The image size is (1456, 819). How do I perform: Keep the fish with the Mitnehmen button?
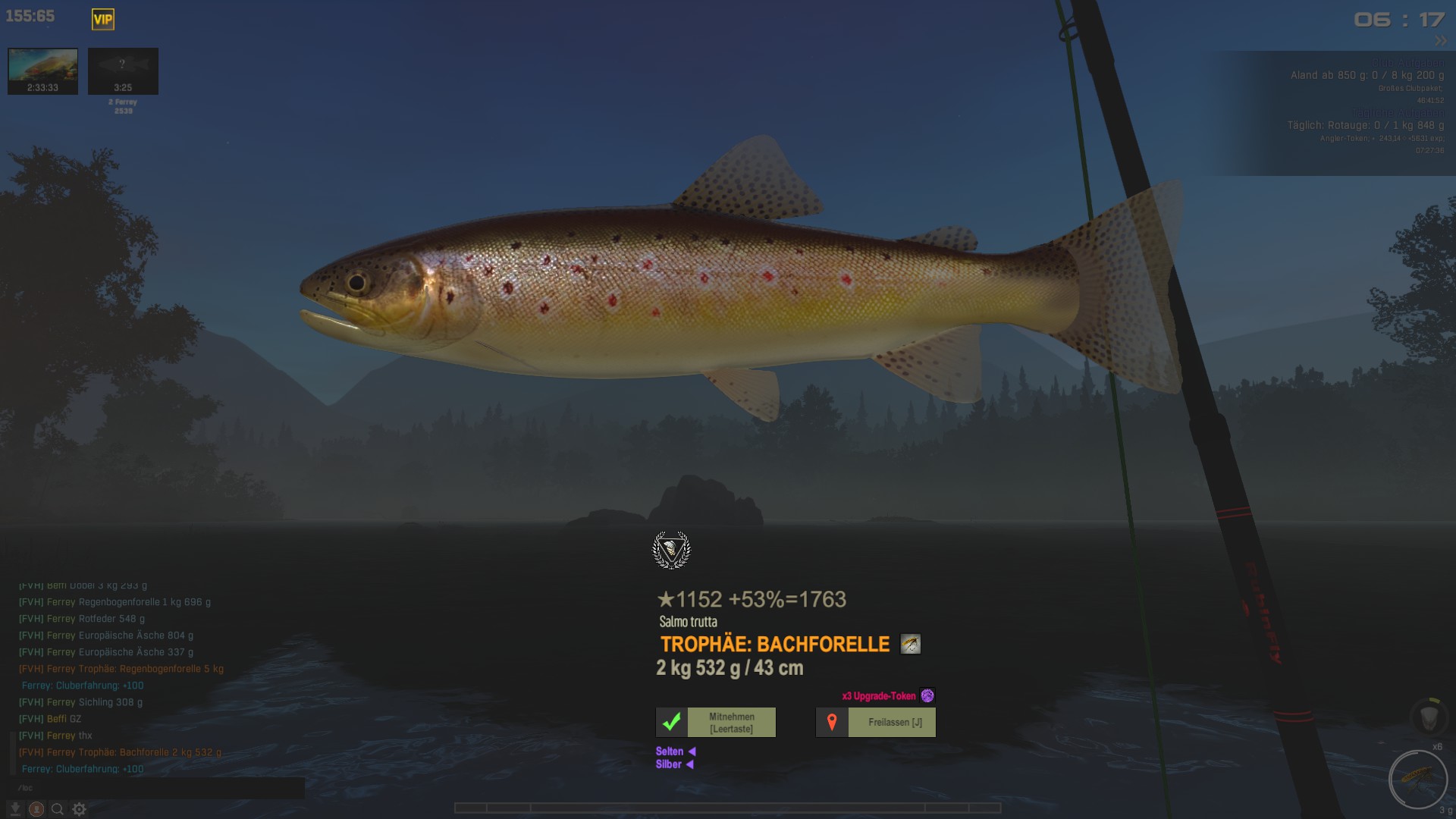[x=716, y=723]
